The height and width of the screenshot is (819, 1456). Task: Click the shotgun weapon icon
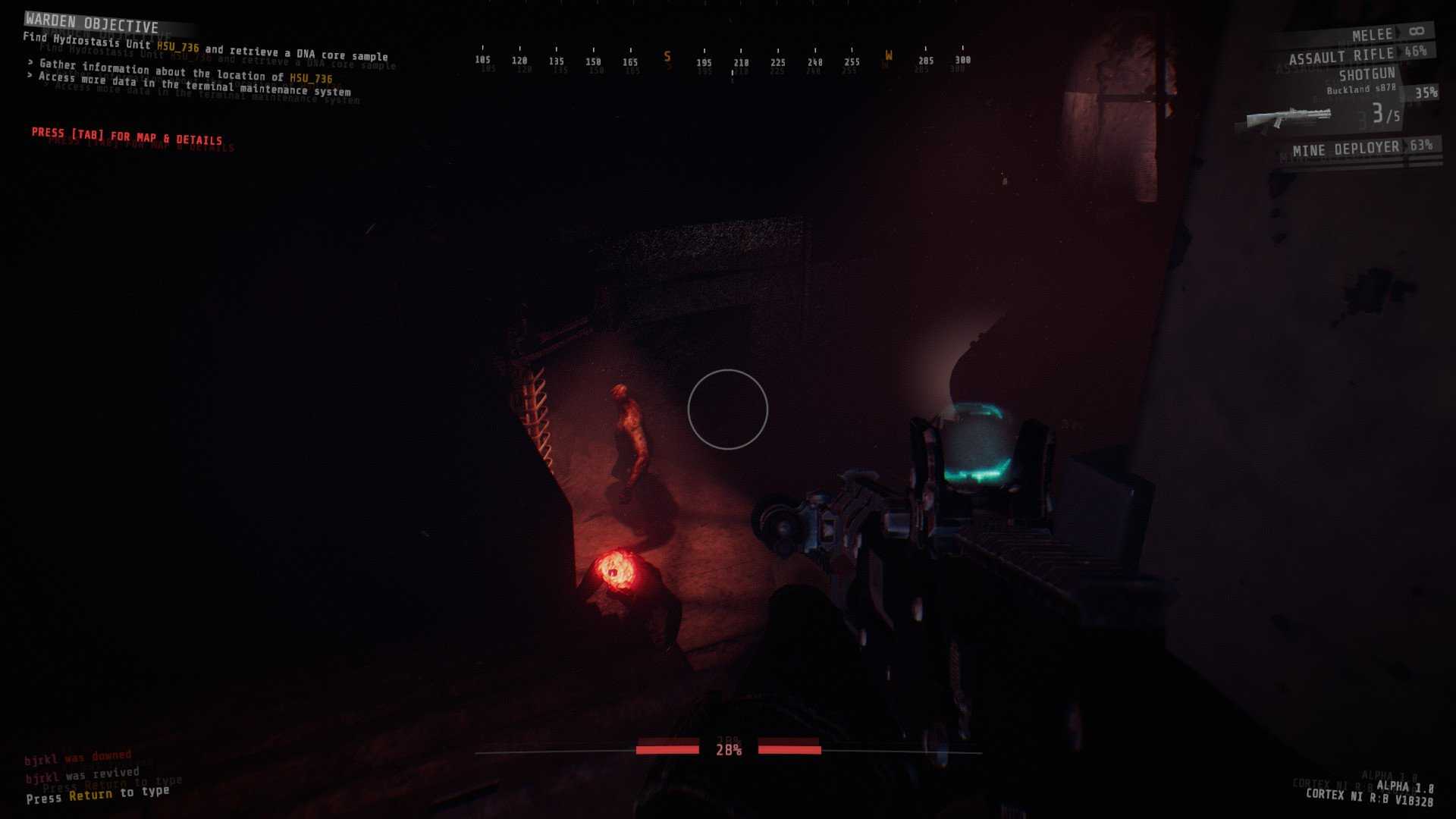[x=1288, y=118]
